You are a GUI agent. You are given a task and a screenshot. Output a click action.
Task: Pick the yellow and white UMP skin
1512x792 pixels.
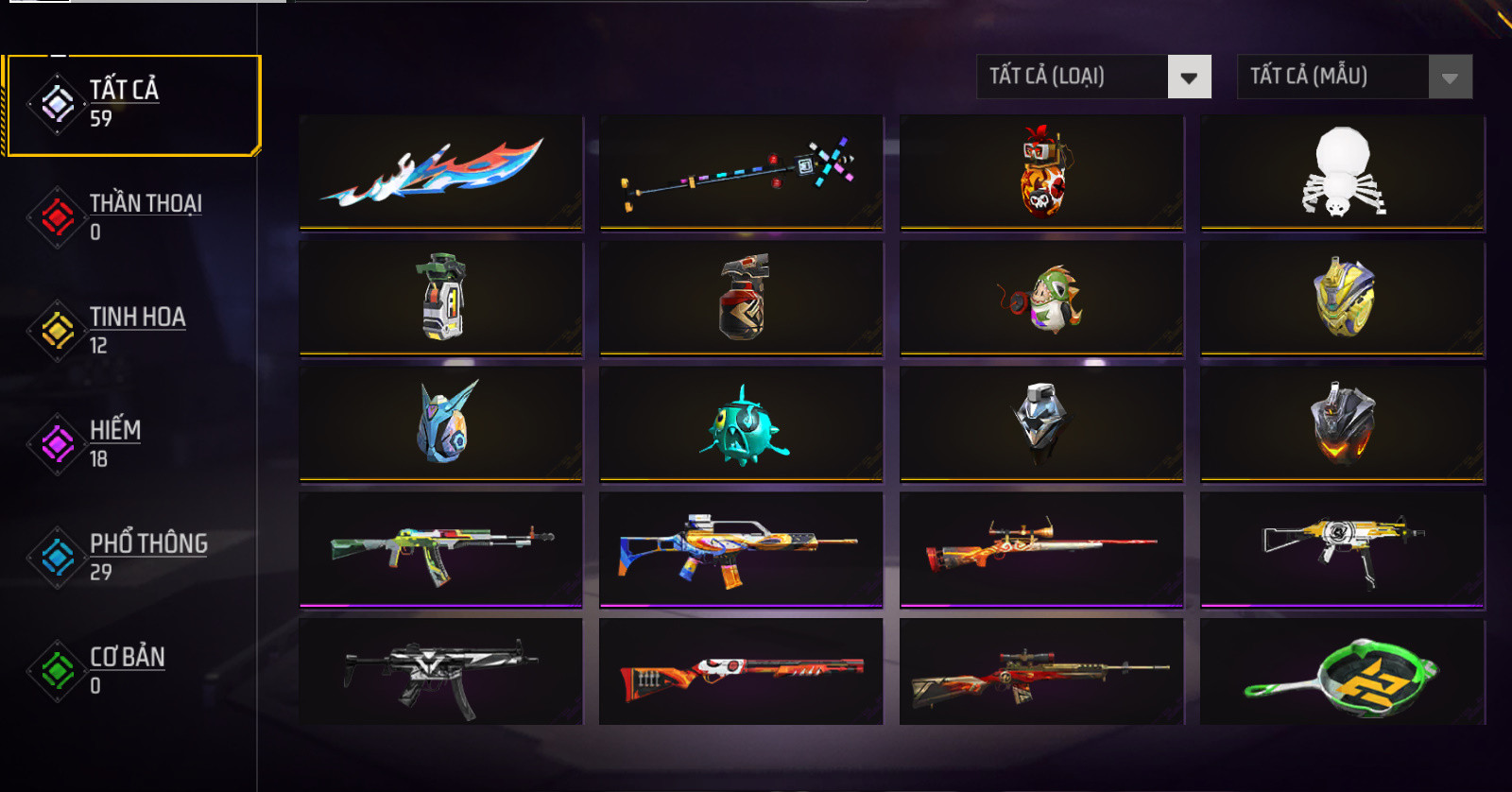coord(1342,550)
